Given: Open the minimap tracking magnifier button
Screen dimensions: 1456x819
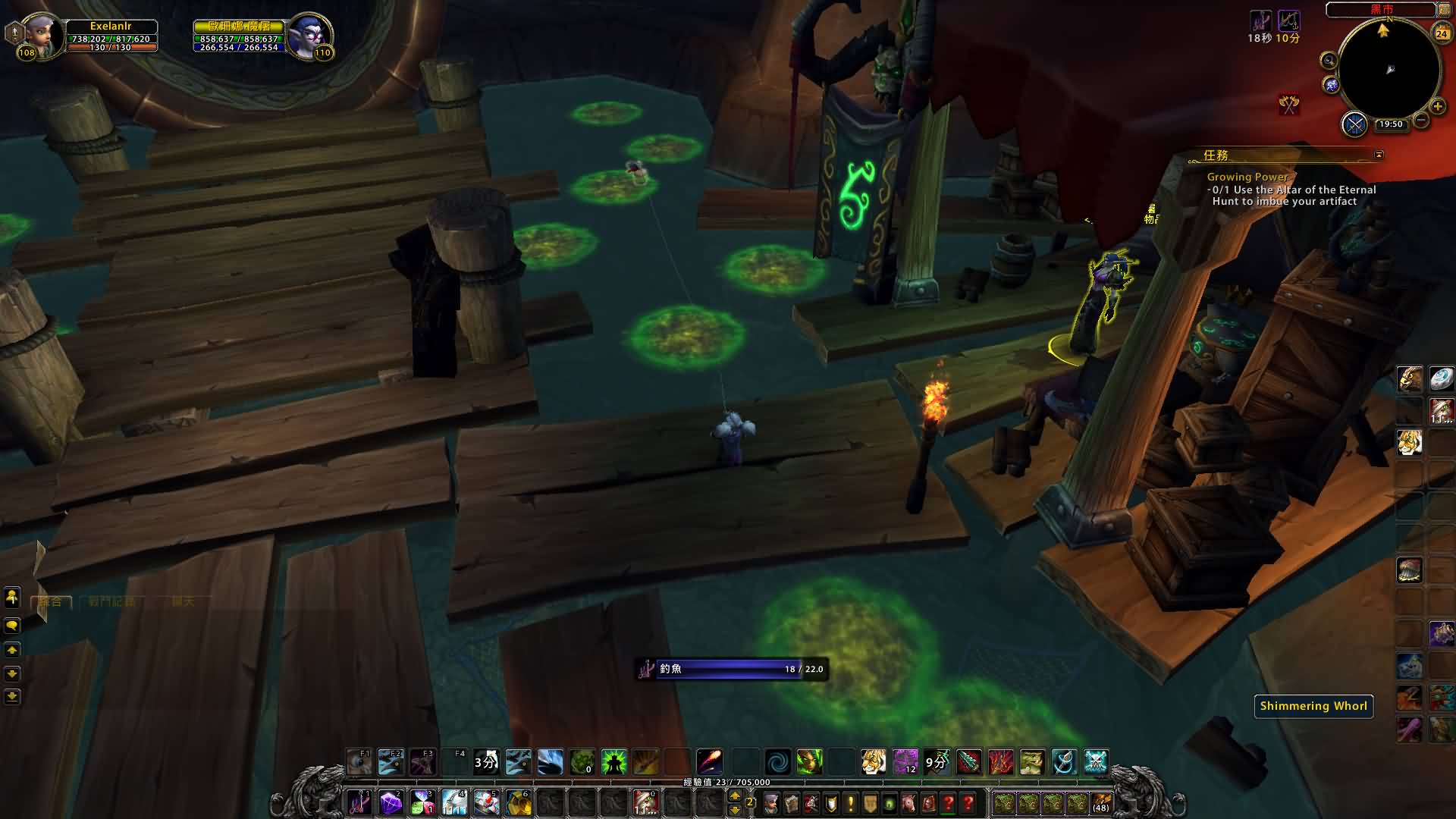Looking at the screenshot, I should click(x=1329, y=61).
